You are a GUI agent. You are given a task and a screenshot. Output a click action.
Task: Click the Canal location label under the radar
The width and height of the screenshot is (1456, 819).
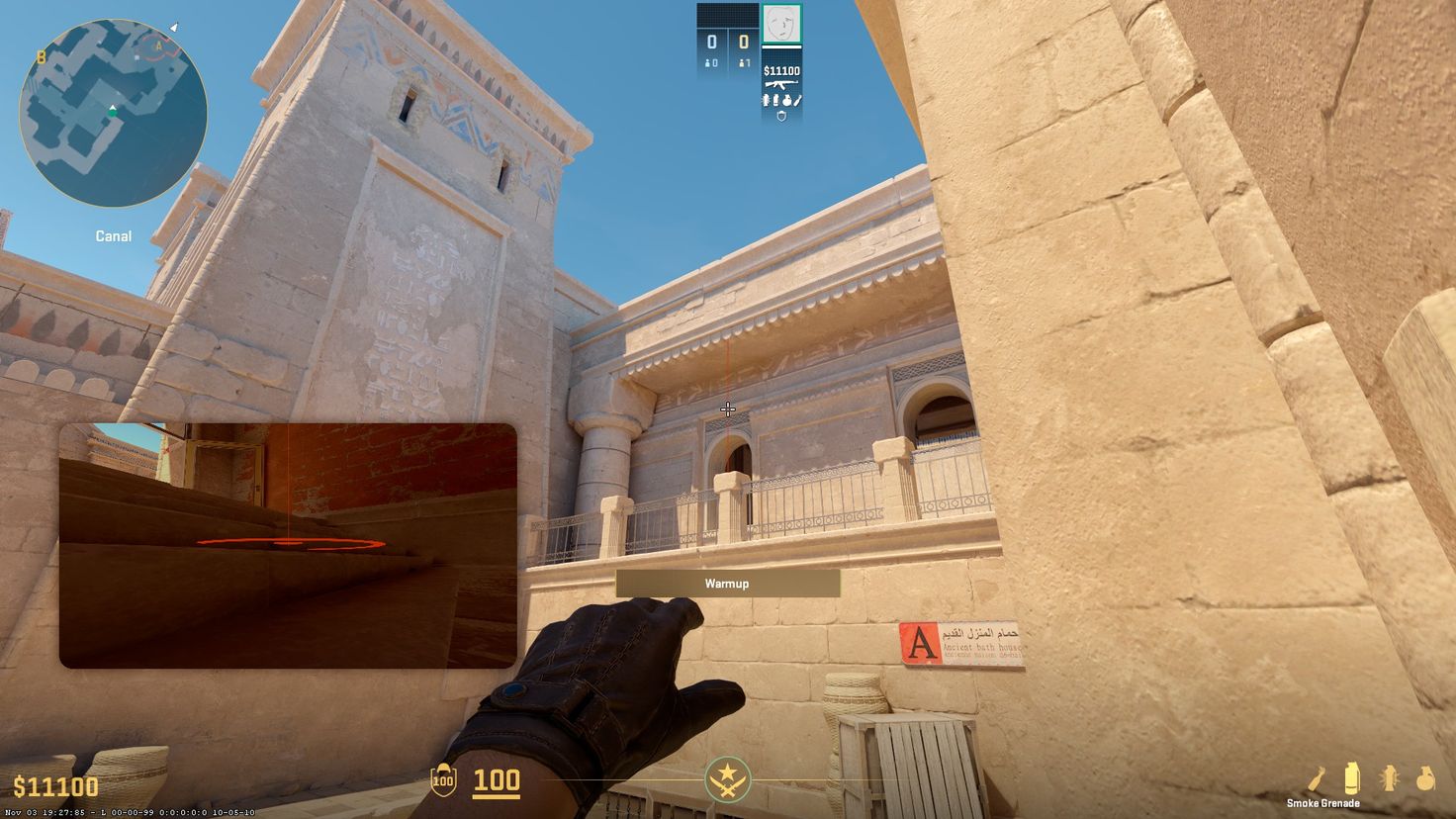coord(112,235)
